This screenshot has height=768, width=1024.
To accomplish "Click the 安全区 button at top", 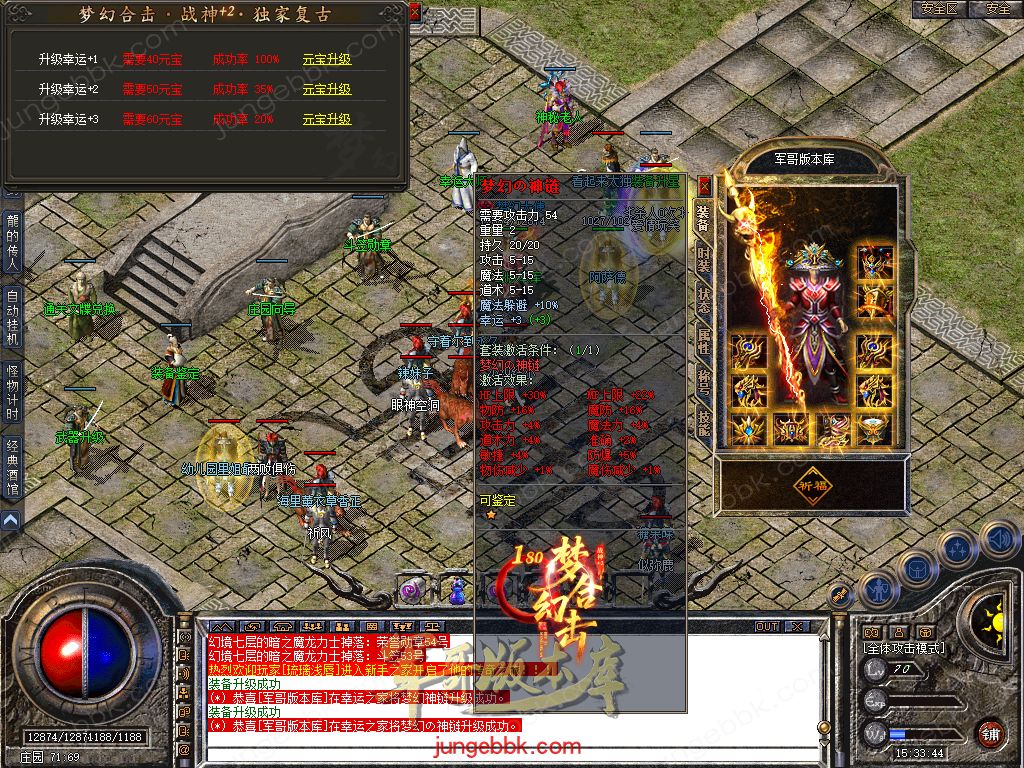I will pyautogui.click(x=938, y=9).
